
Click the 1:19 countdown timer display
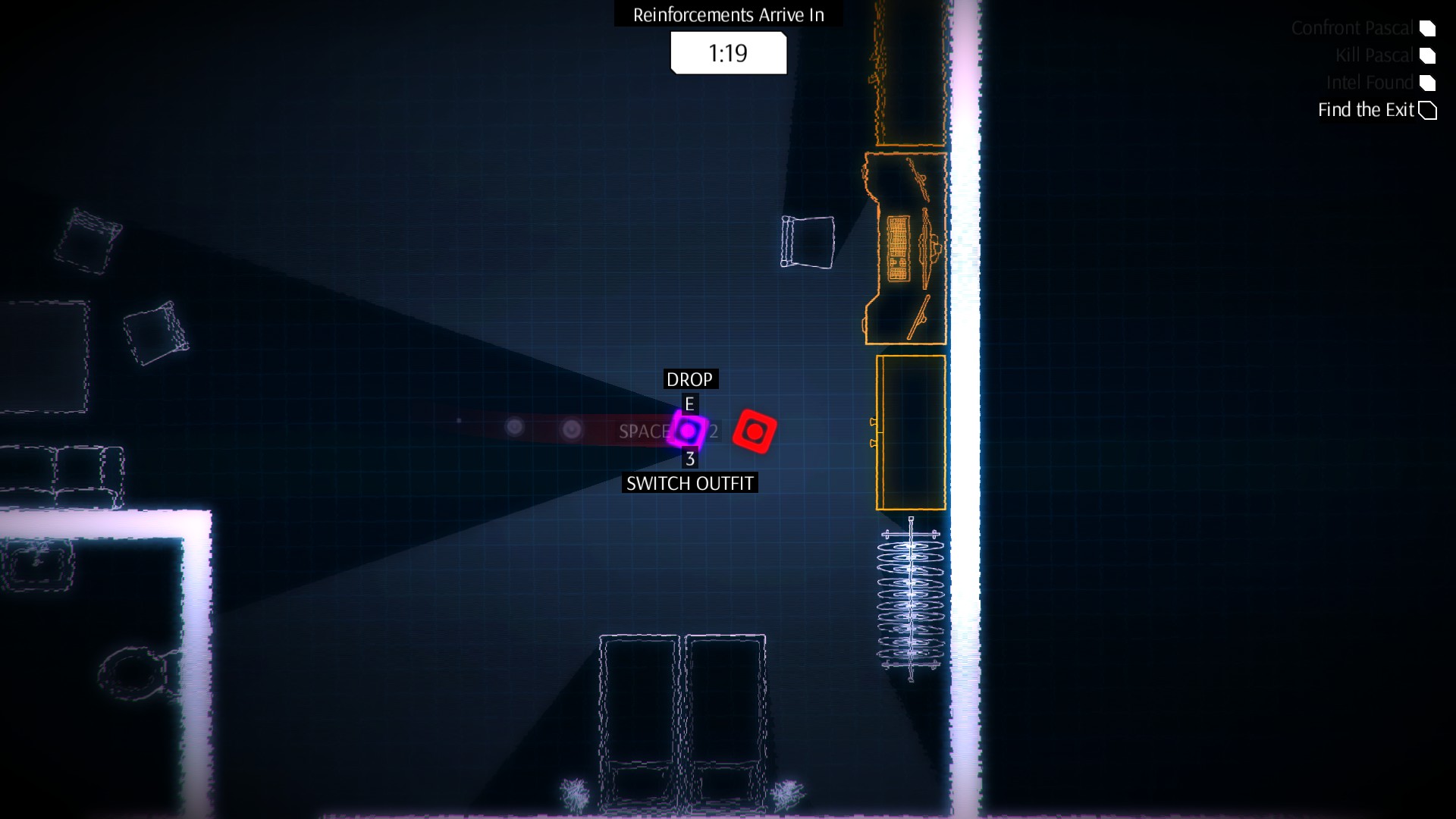click(727, 52)
